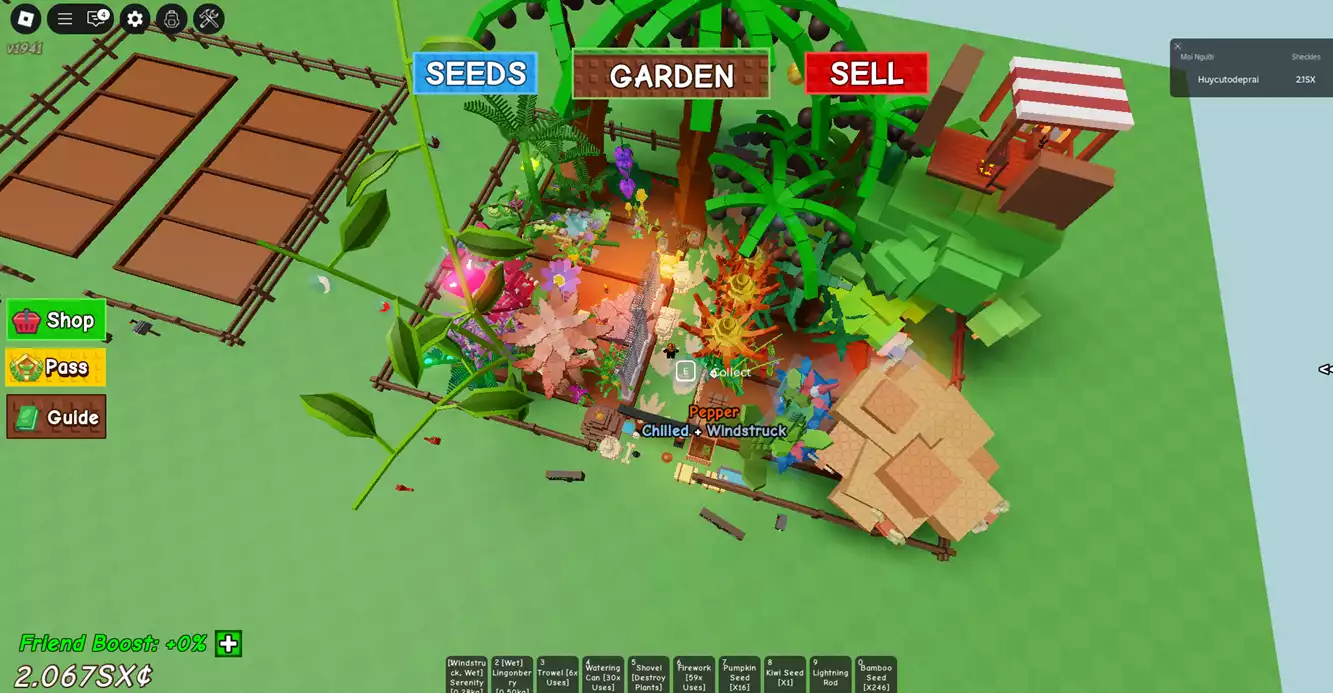The height and width of the screenshot is (693, 1333).
Task: Open the SEEDS teleport button
Action: coord(475,74)
